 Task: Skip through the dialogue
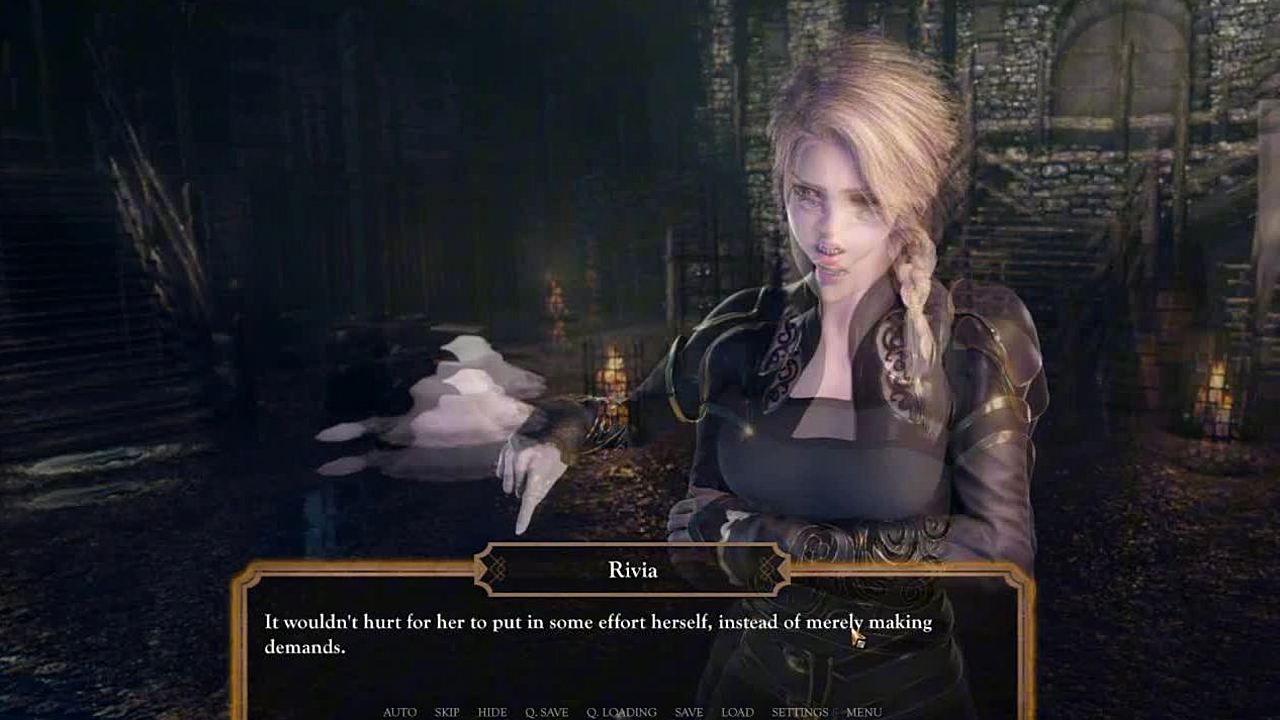[x=447, y=712]
